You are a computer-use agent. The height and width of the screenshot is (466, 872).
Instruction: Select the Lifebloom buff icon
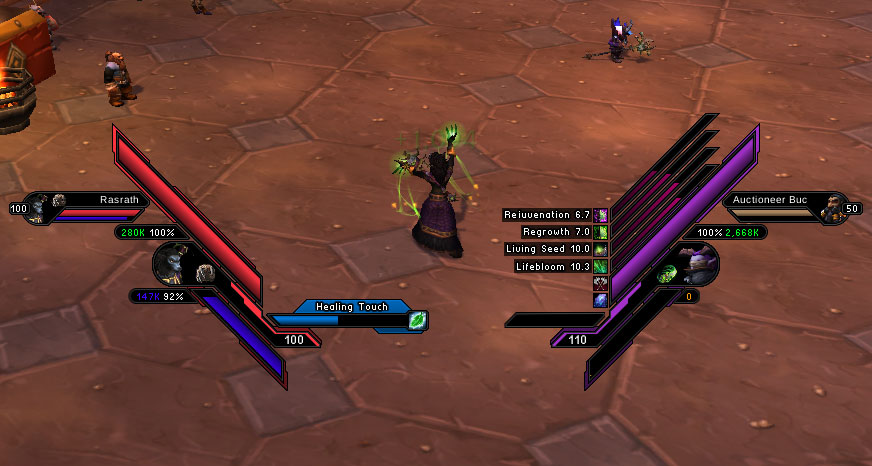click(x=600, y=267)
